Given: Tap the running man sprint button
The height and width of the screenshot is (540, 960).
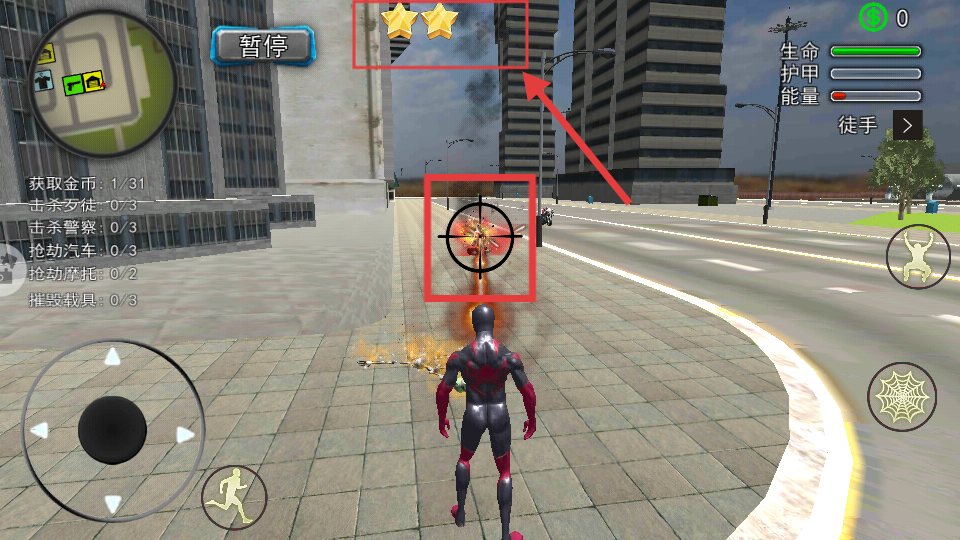Looking at the screenshot, I should tap(235, 496).
